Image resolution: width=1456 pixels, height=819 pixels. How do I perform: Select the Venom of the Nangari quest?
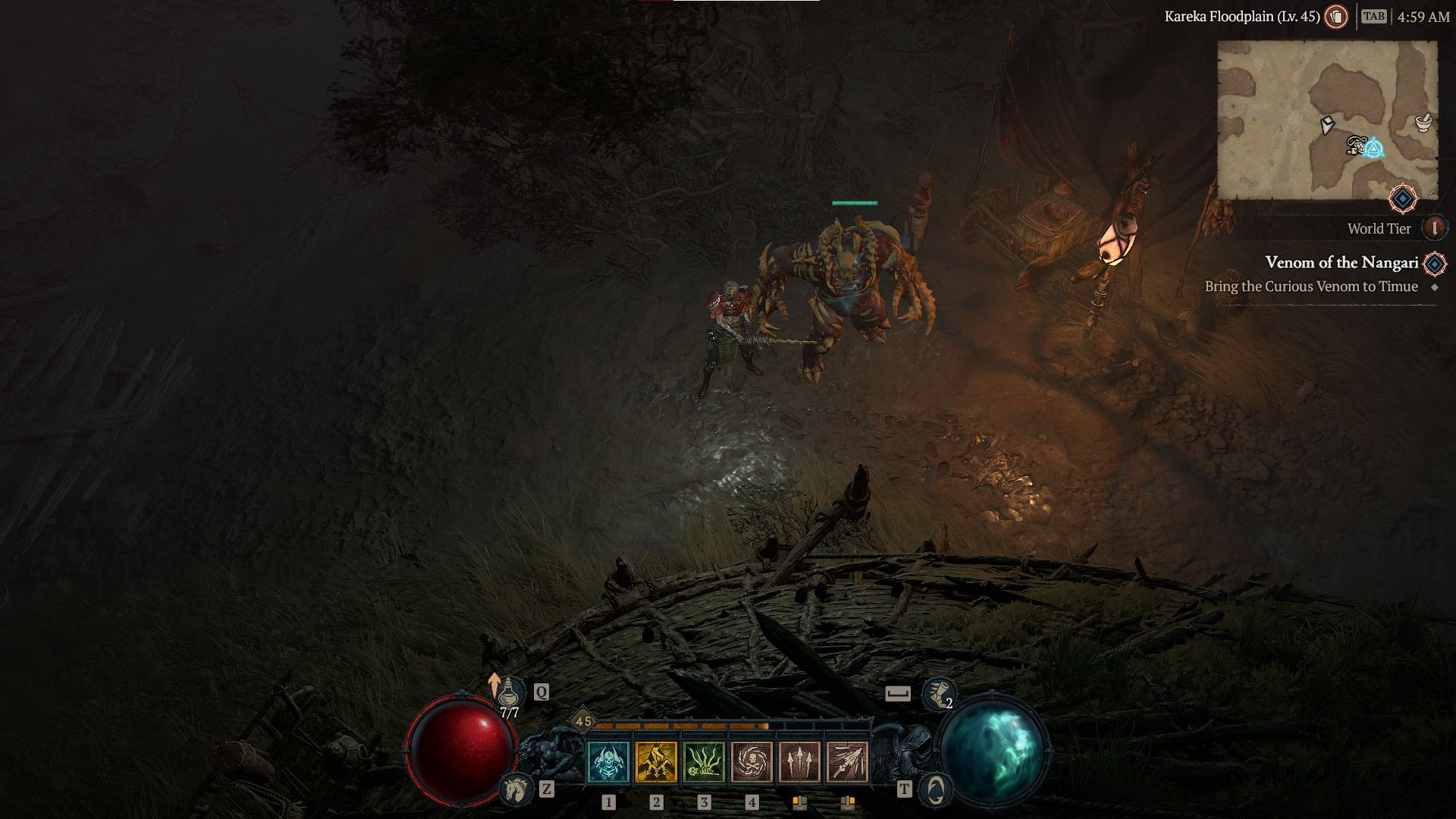tap(1341, 262)
